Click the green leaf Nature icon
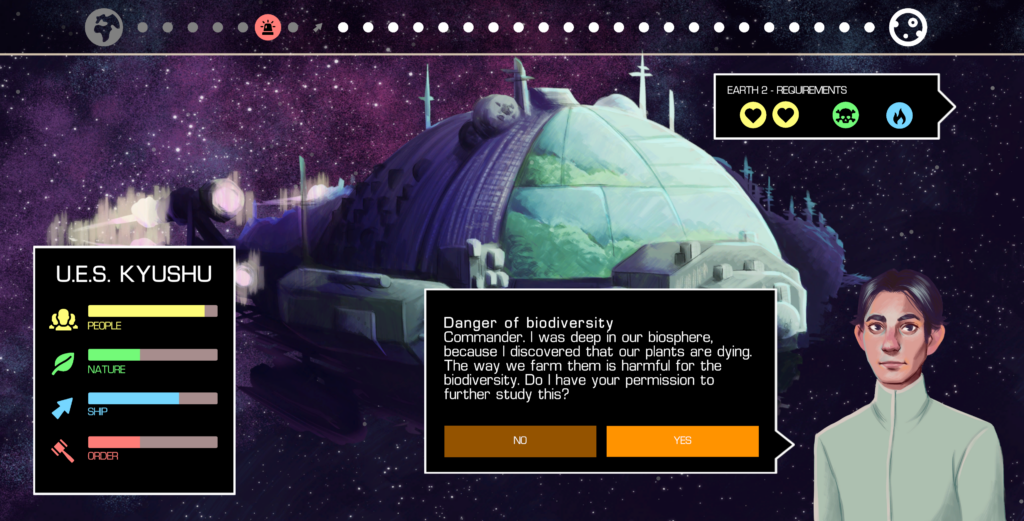This screenshot has width=1024, height=521. 63,363
